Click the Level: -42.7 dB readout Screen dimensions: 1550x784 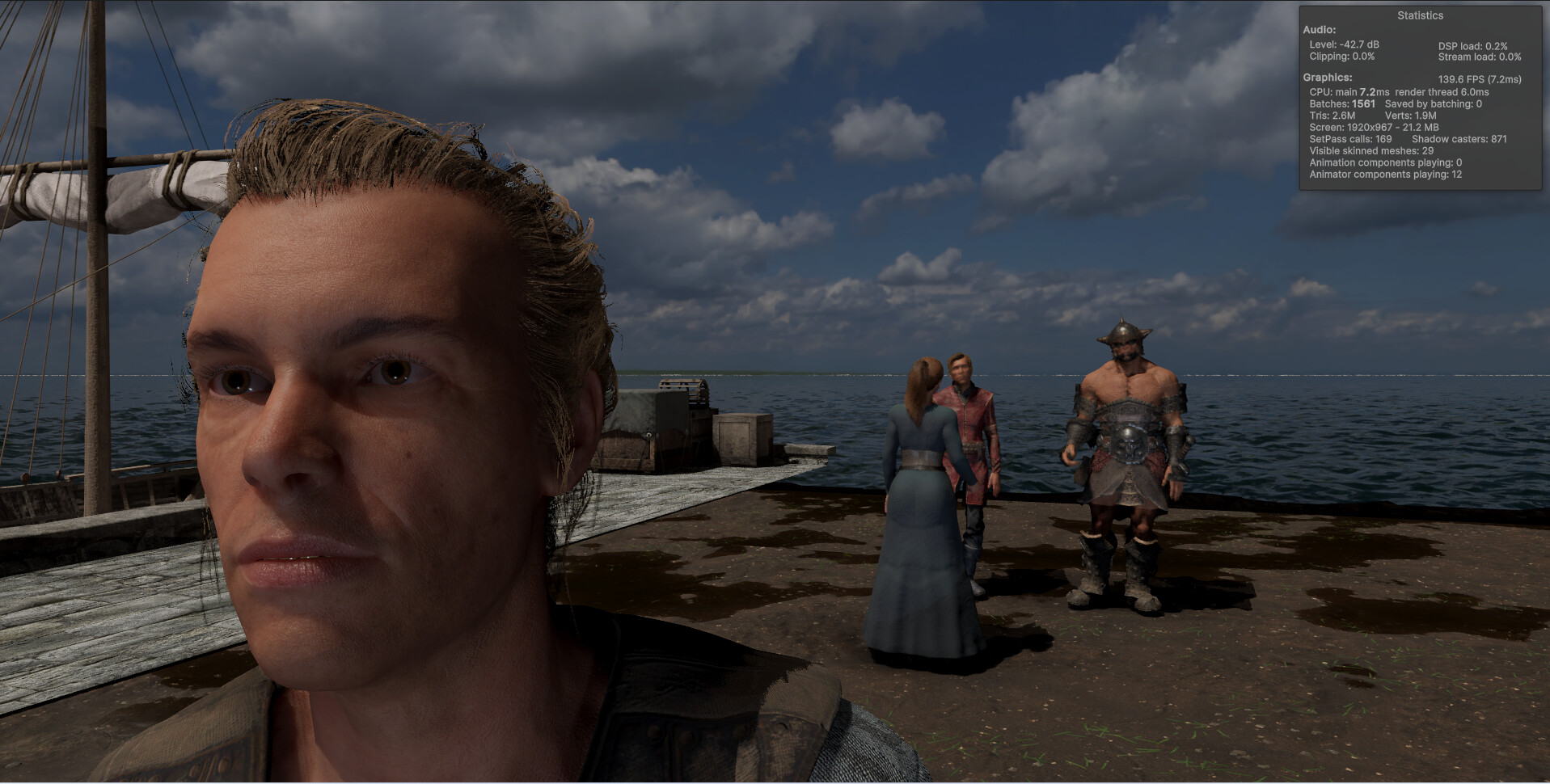(x=1345, y=46)
